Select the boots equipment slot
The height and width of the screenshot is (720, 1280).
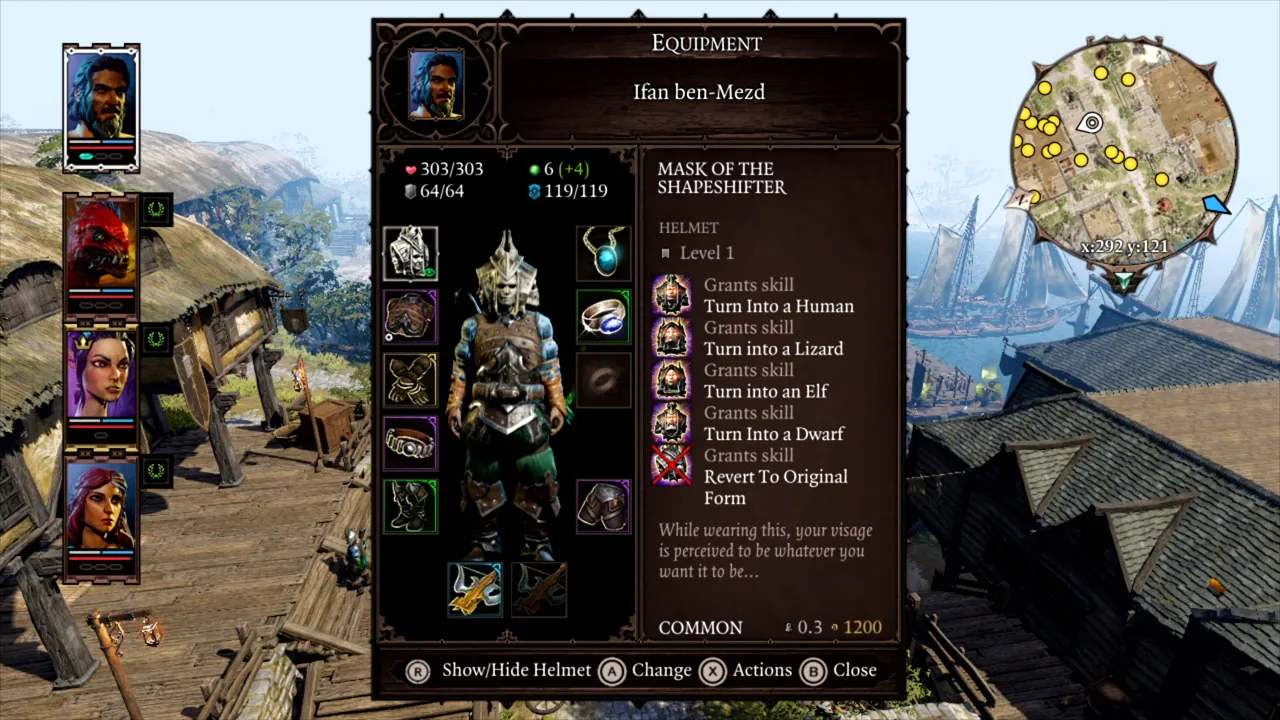pos(410,505)
